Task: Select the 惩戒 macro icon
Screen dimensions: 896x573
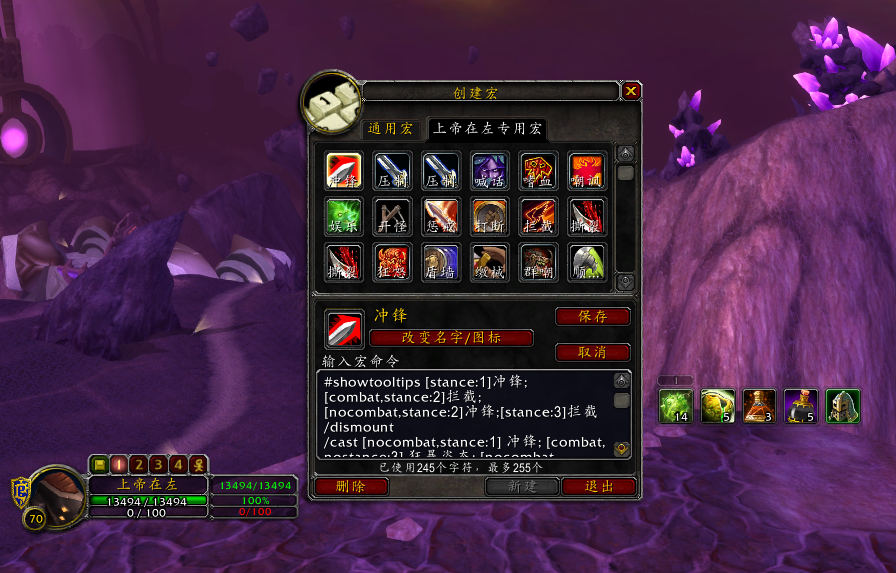Action: 441,217
